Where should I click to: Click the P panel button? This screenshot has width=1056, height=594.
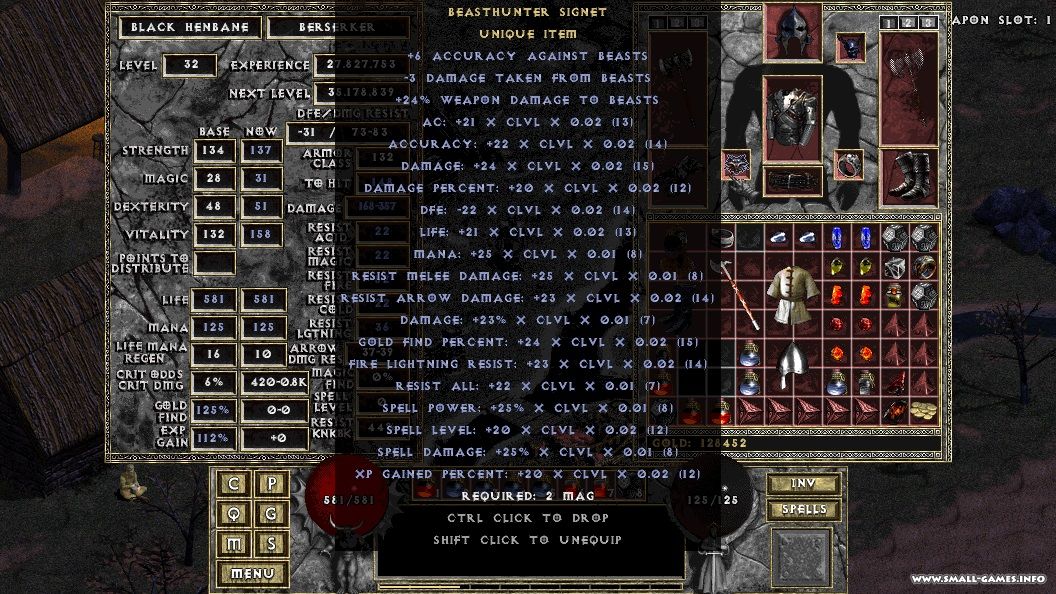(x=272, y=484)
